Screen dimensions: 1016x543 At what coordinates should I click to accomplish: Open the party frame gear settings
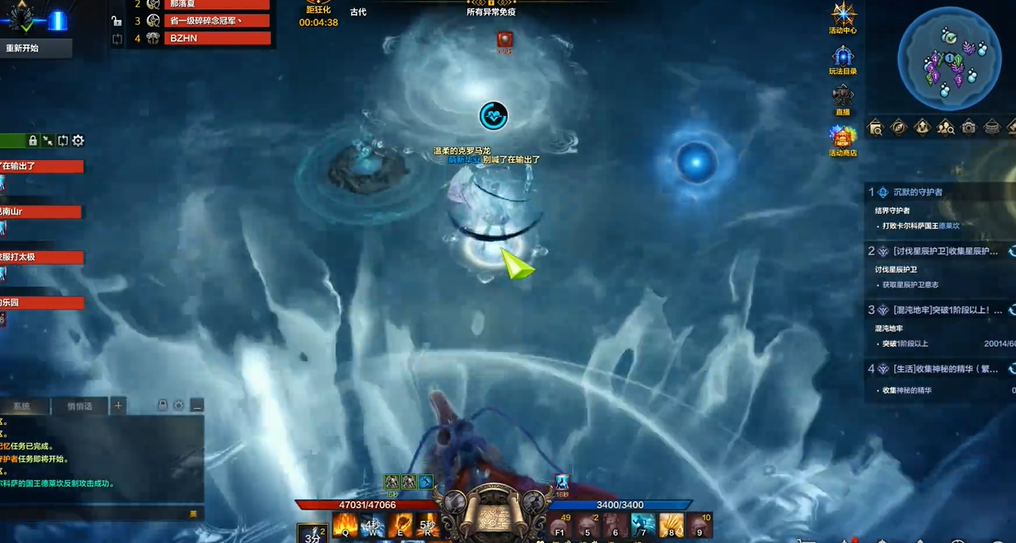(78, 141)
